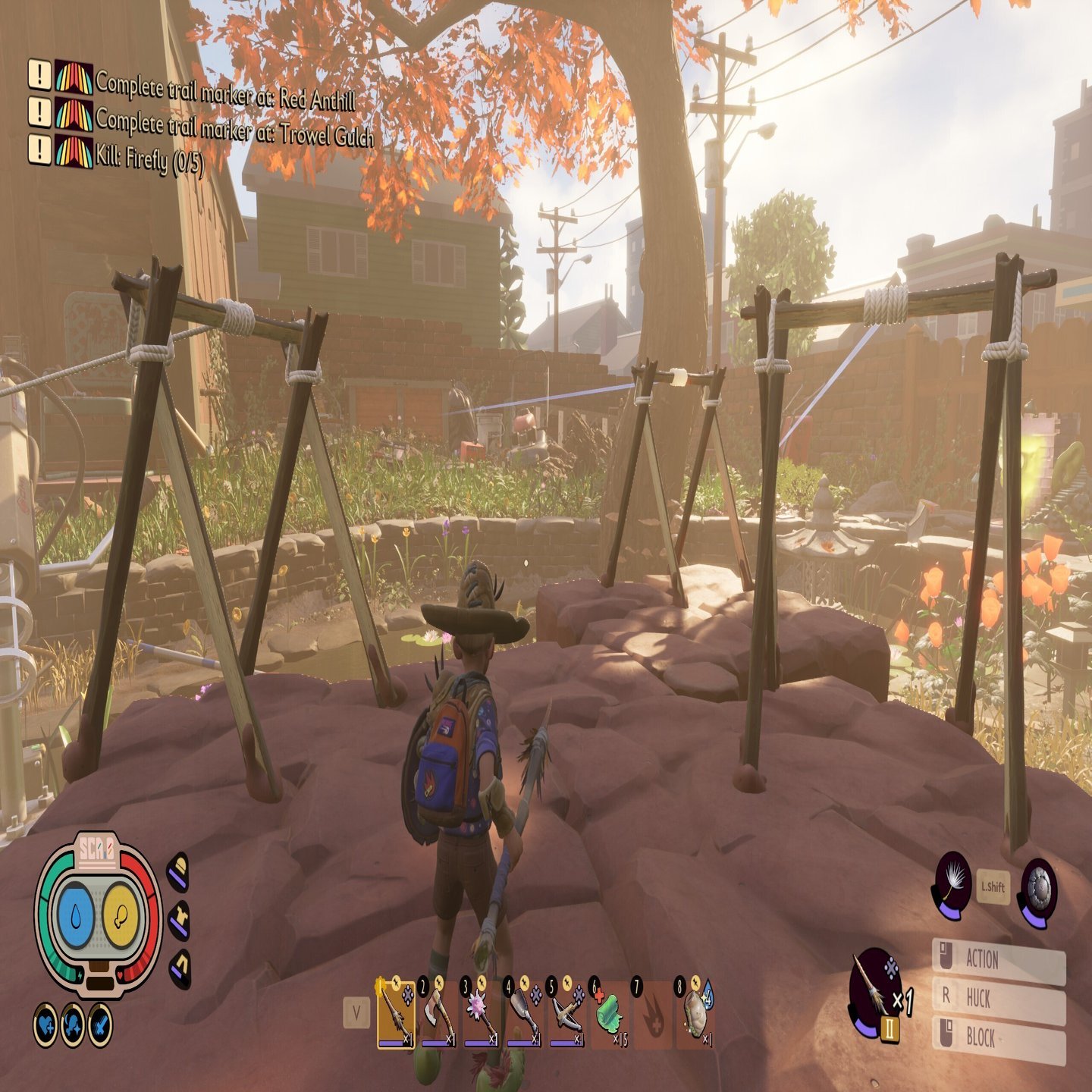Select the canteen in hotbar slot 8

(695, 1014)
